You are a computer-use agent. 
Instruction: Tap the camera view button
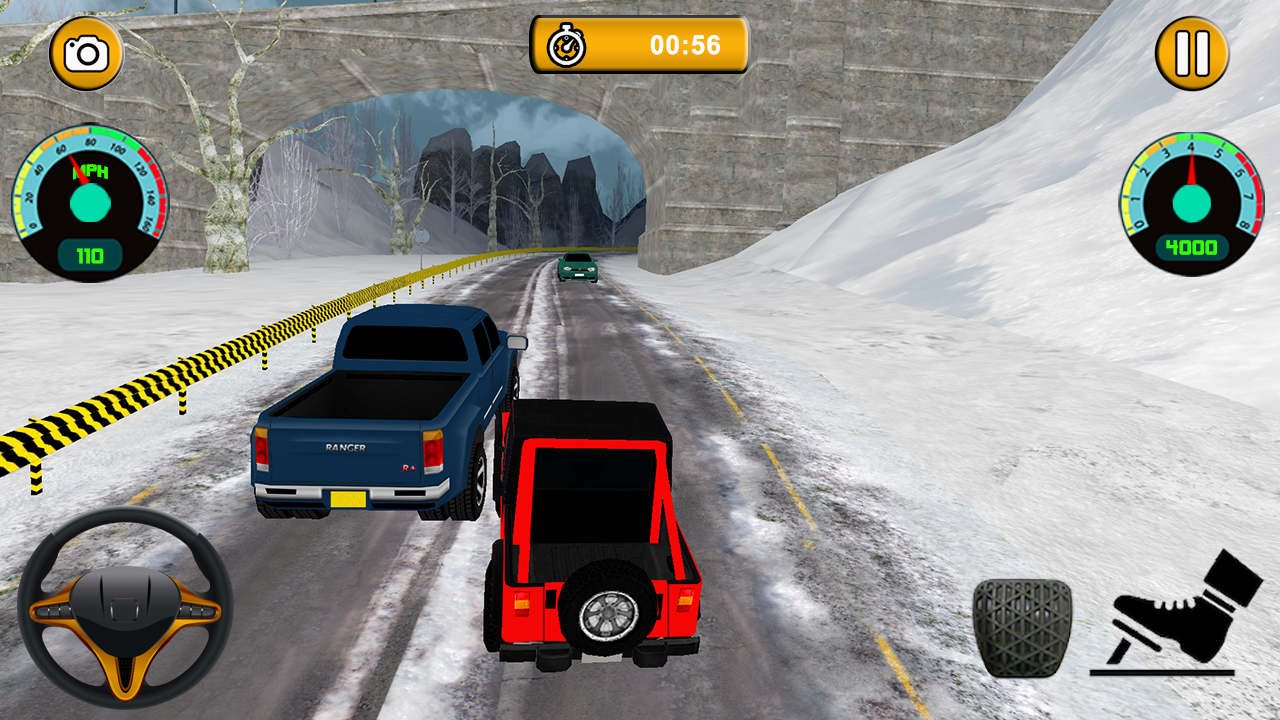click(86, 53)
